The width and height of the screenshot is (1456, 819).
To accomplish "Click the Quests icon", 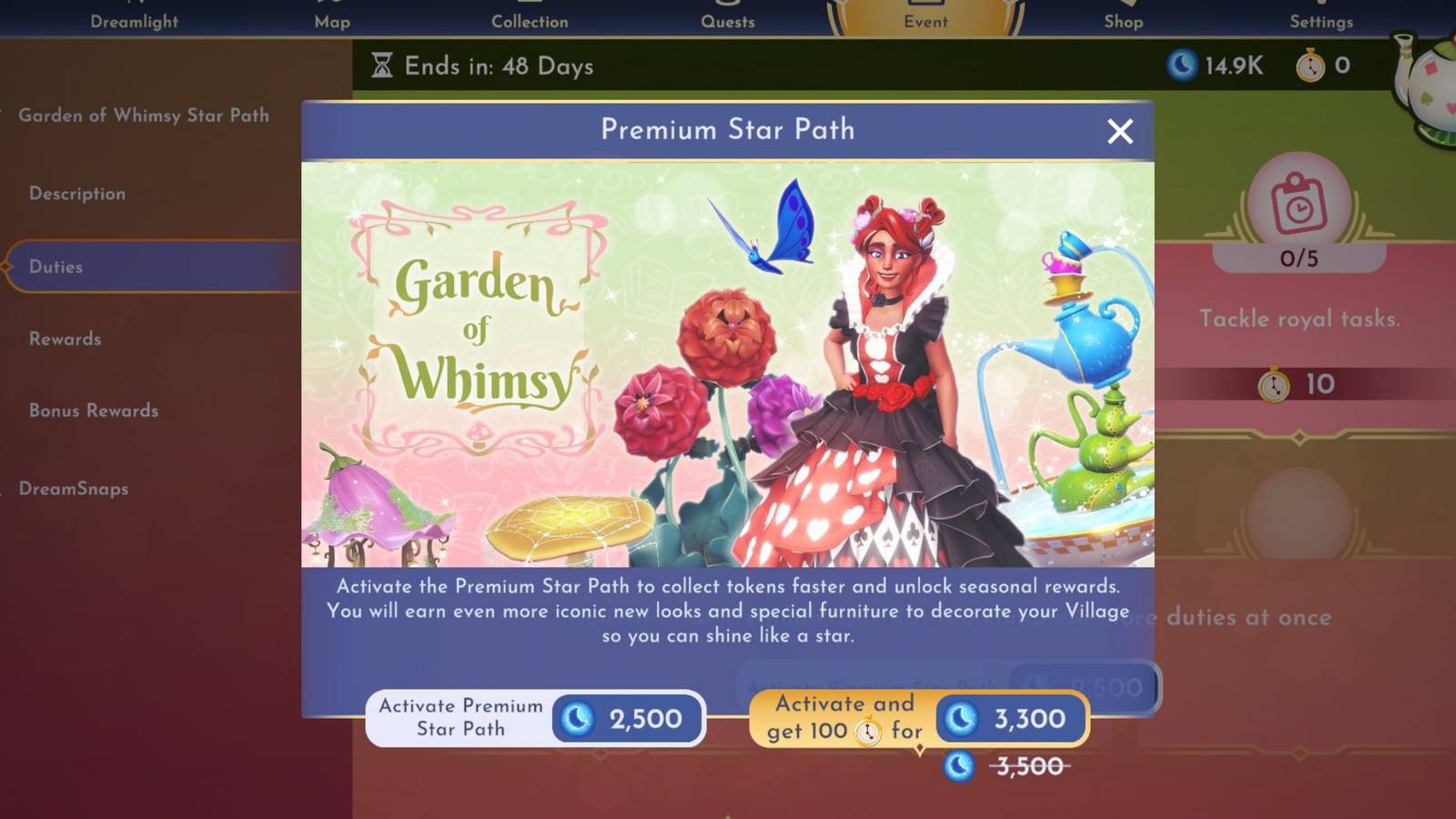I will 728,14.
